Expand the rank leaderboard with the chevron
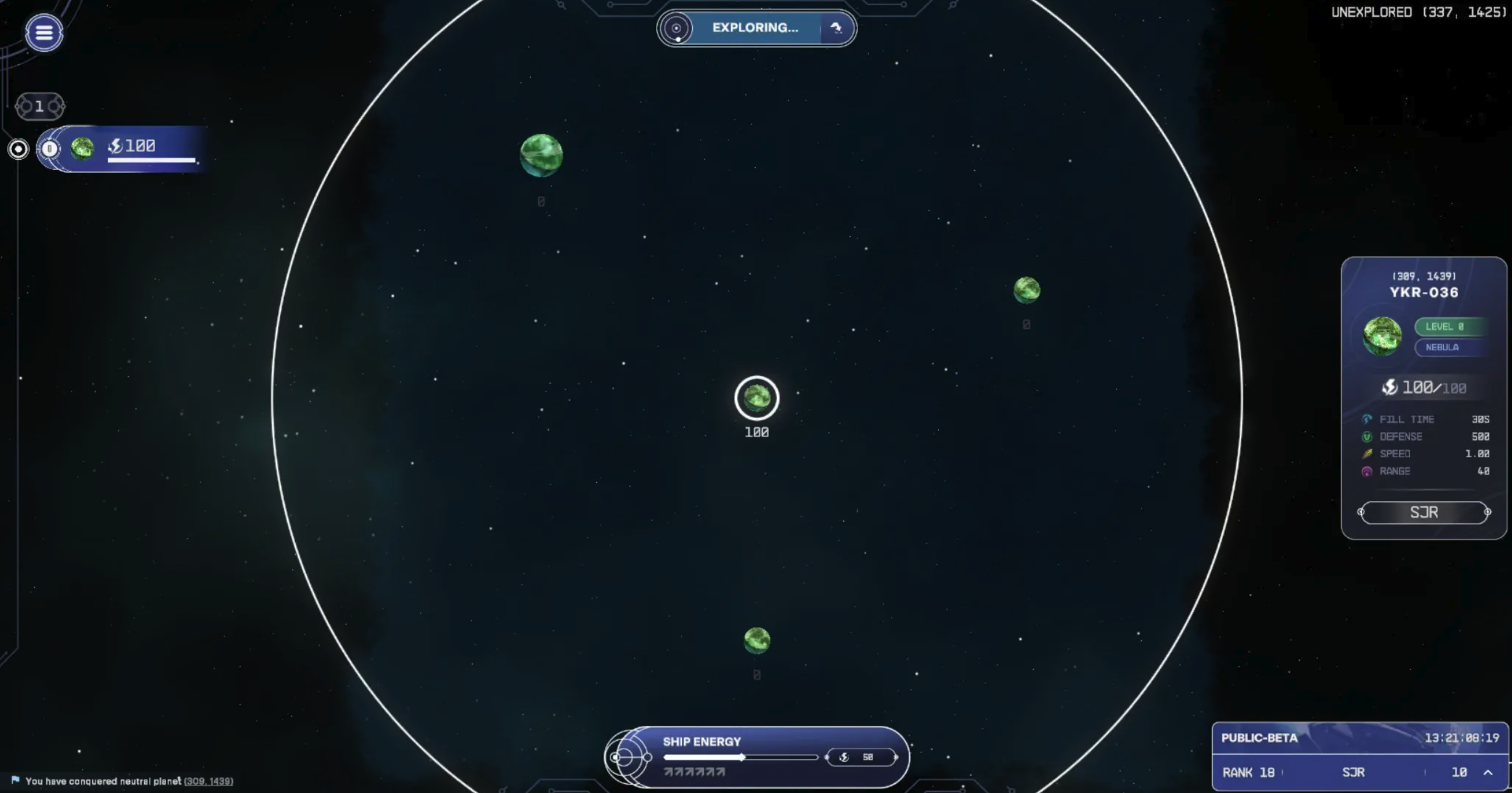Viewport: 1512px width, 793px height. click(x=1488, y=772)
